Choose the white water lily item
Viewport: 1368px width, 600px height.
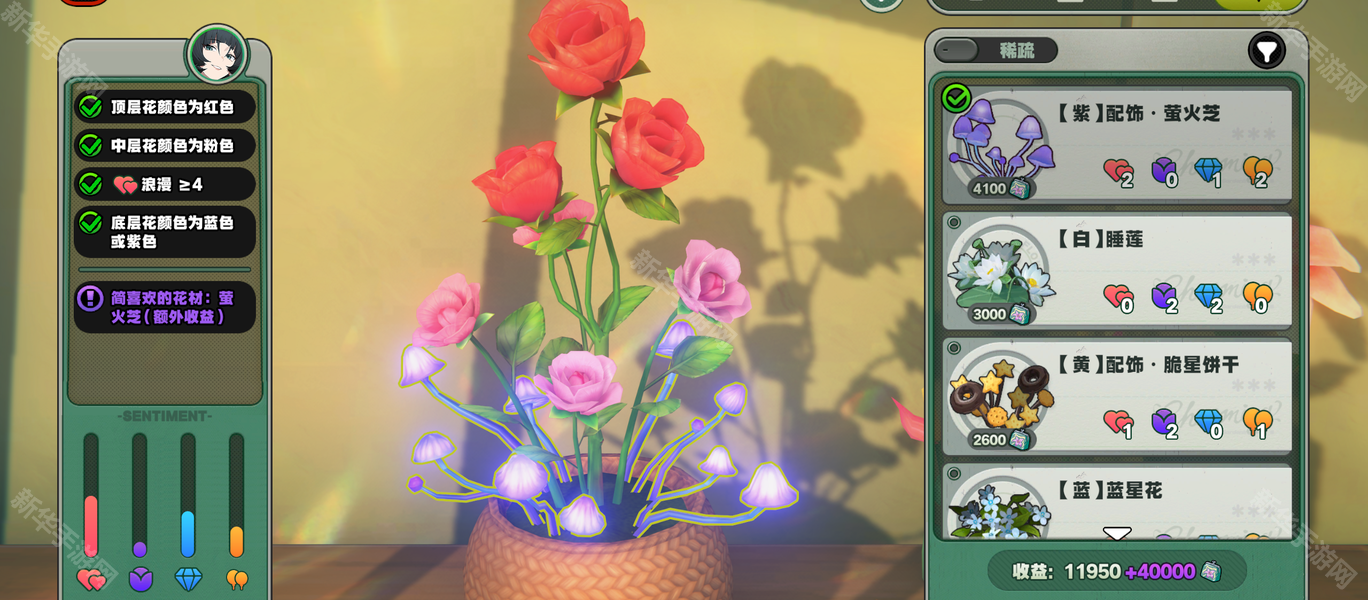tap(1117, 270)
